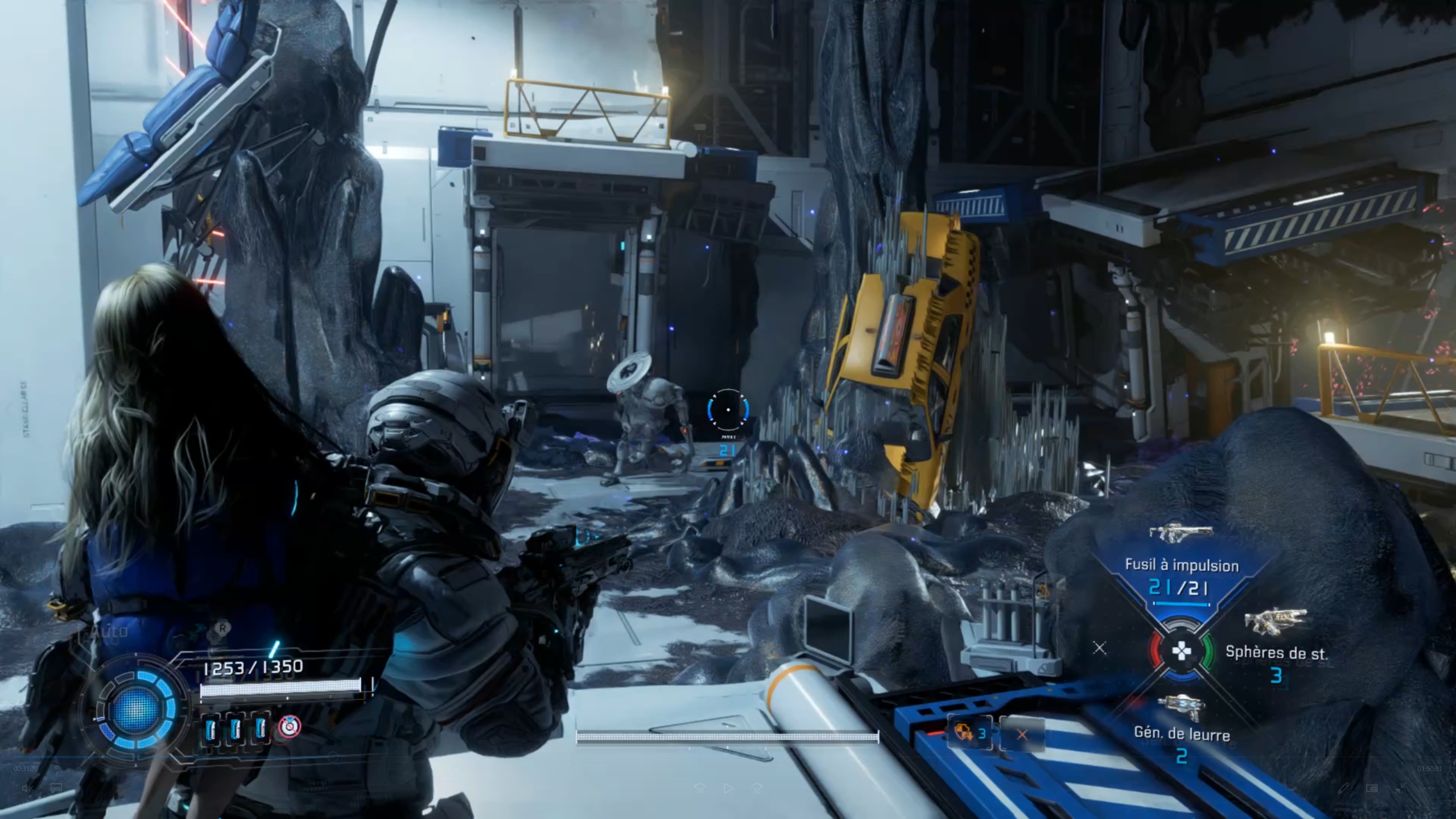Select the empty left weapon wheel slot
The image size is (1456, 819).
coord(1099,648)
